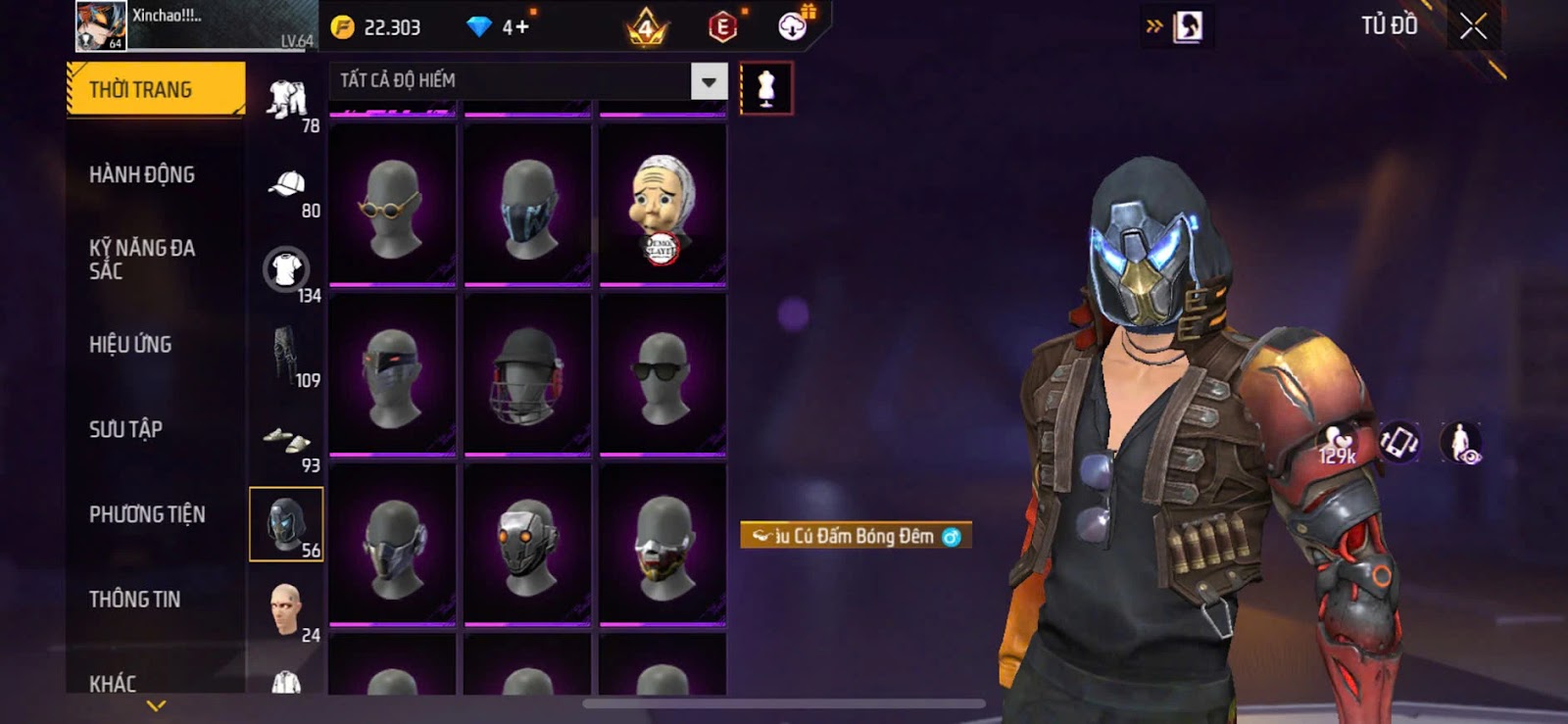Select the black sunglasses item

coord(662,375)
